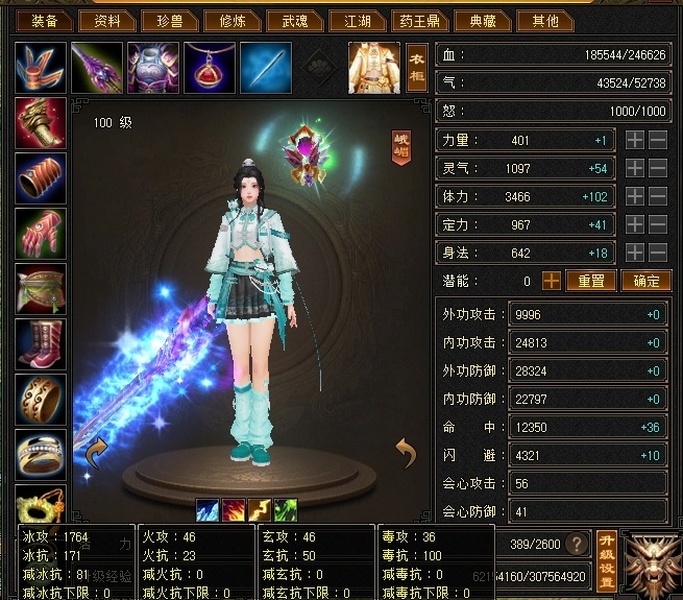Open the 资料 tab
The image size is (683, 600).
tap(107, 21)
